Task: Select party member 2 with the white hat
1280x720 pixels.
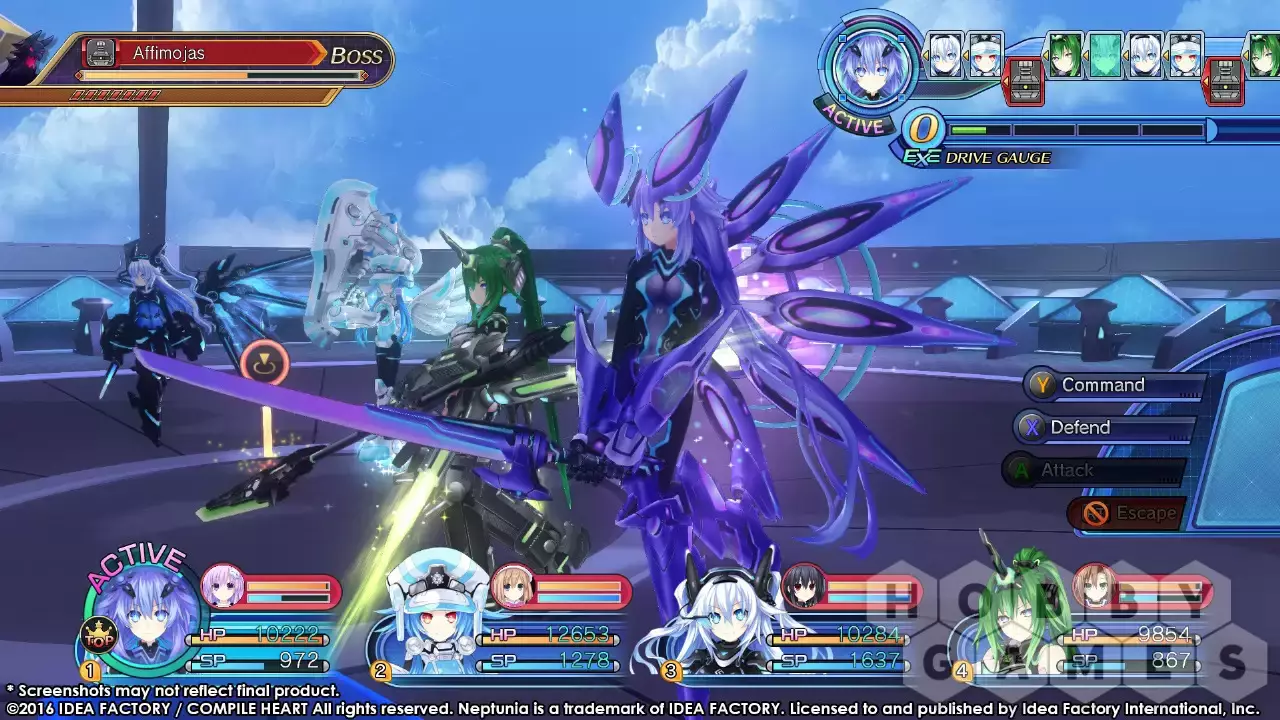Action: click(424, 613)
